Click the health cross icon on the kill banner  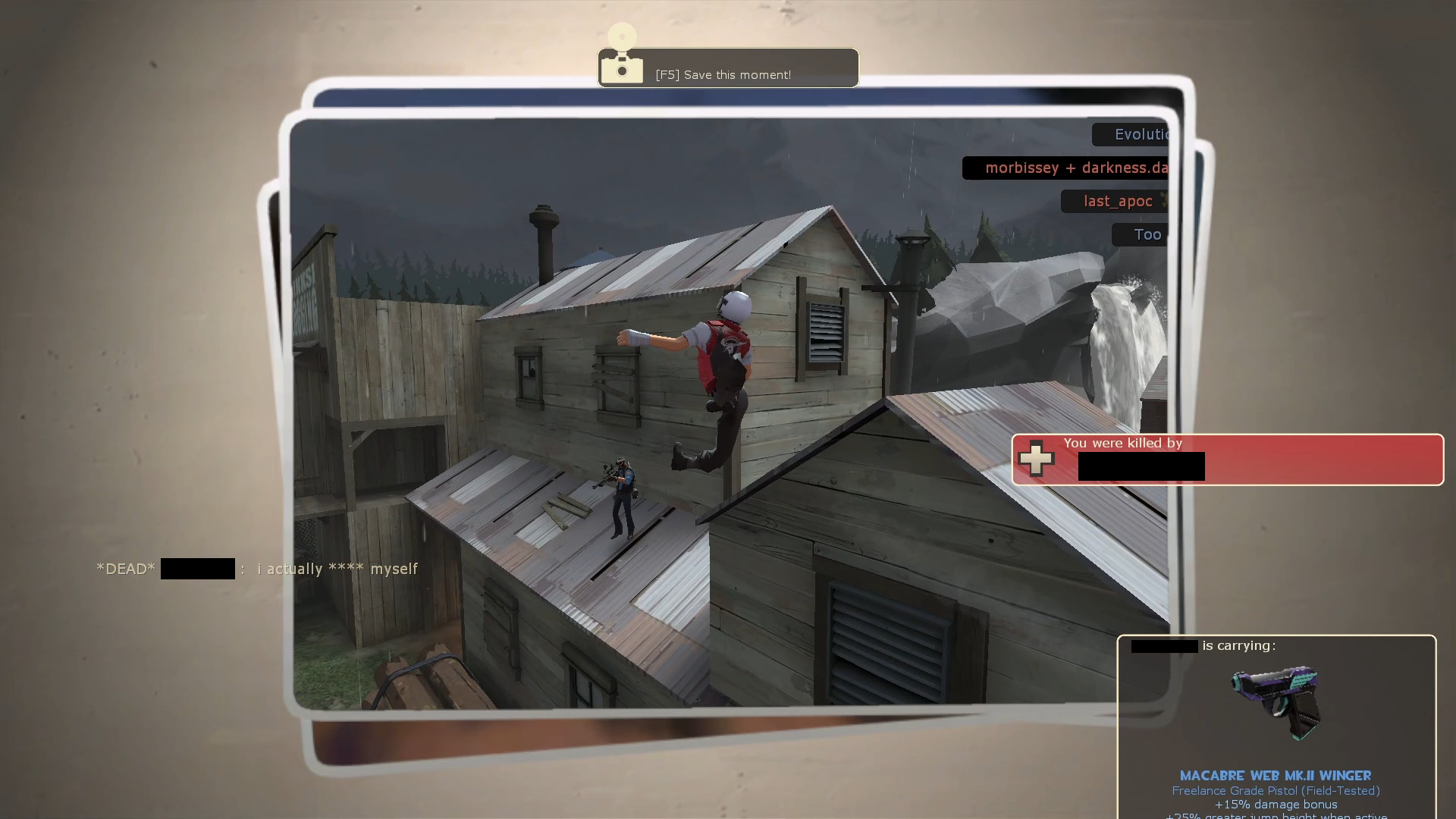(1037, 458)
